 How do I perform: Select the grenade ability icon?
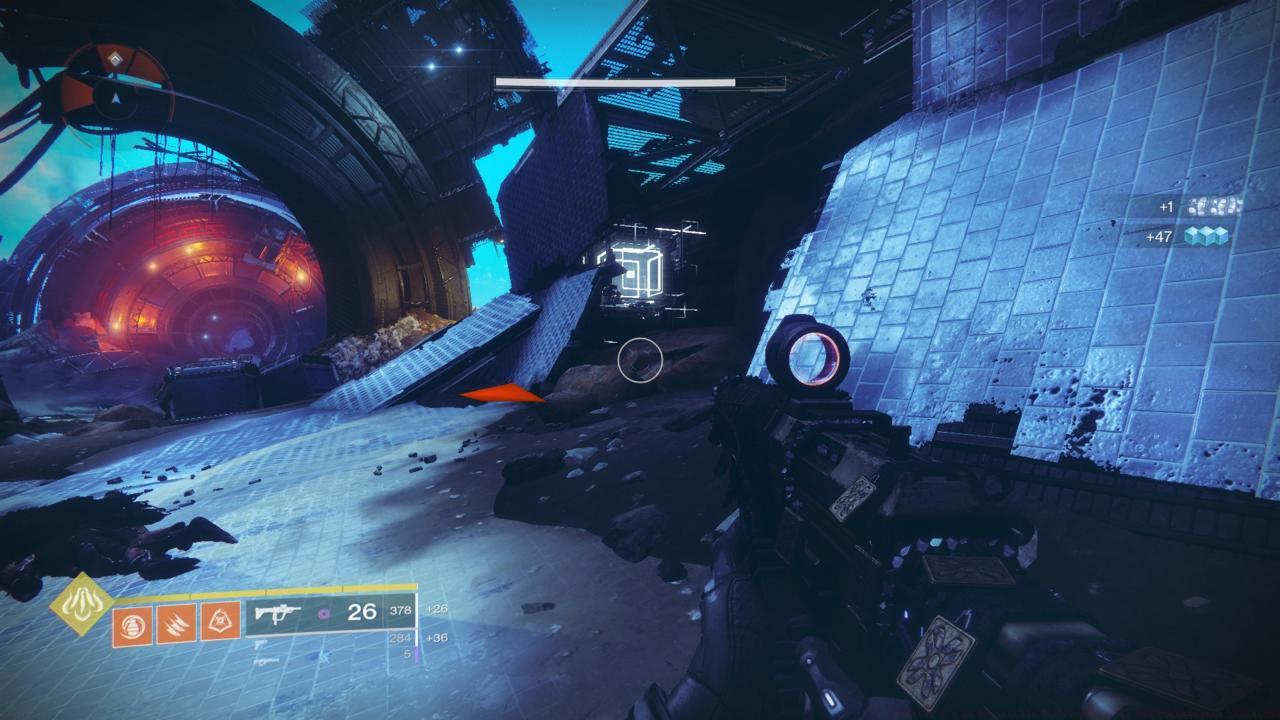(132, 626)
